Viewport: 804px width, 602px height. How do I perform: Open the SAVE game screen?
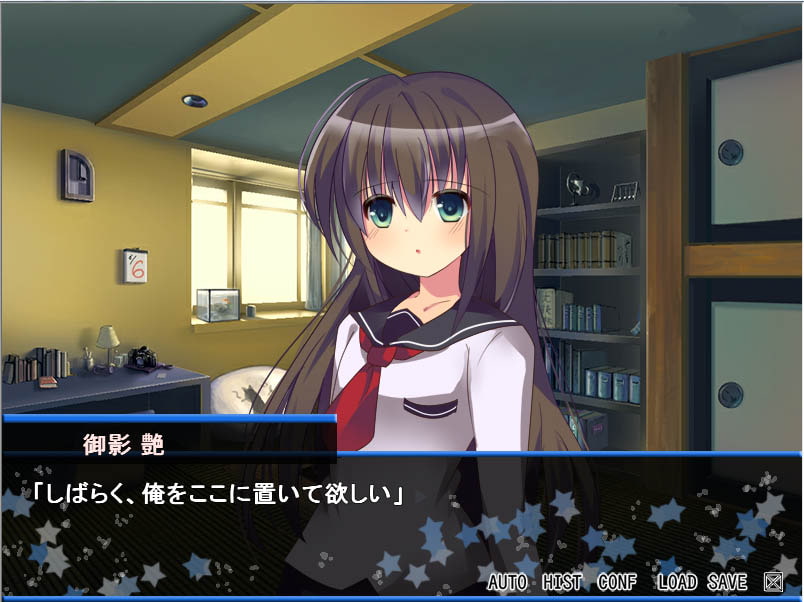coord(727,581)
